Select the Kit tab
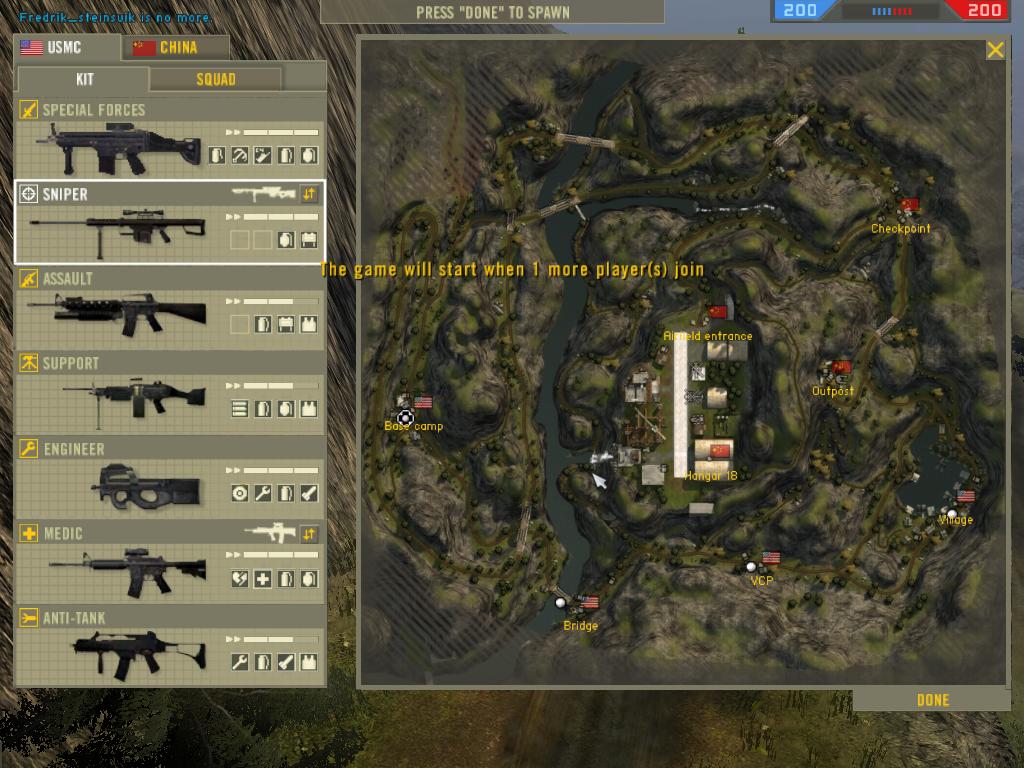This screenshot has height=768, width=1024. pos(84,79)
